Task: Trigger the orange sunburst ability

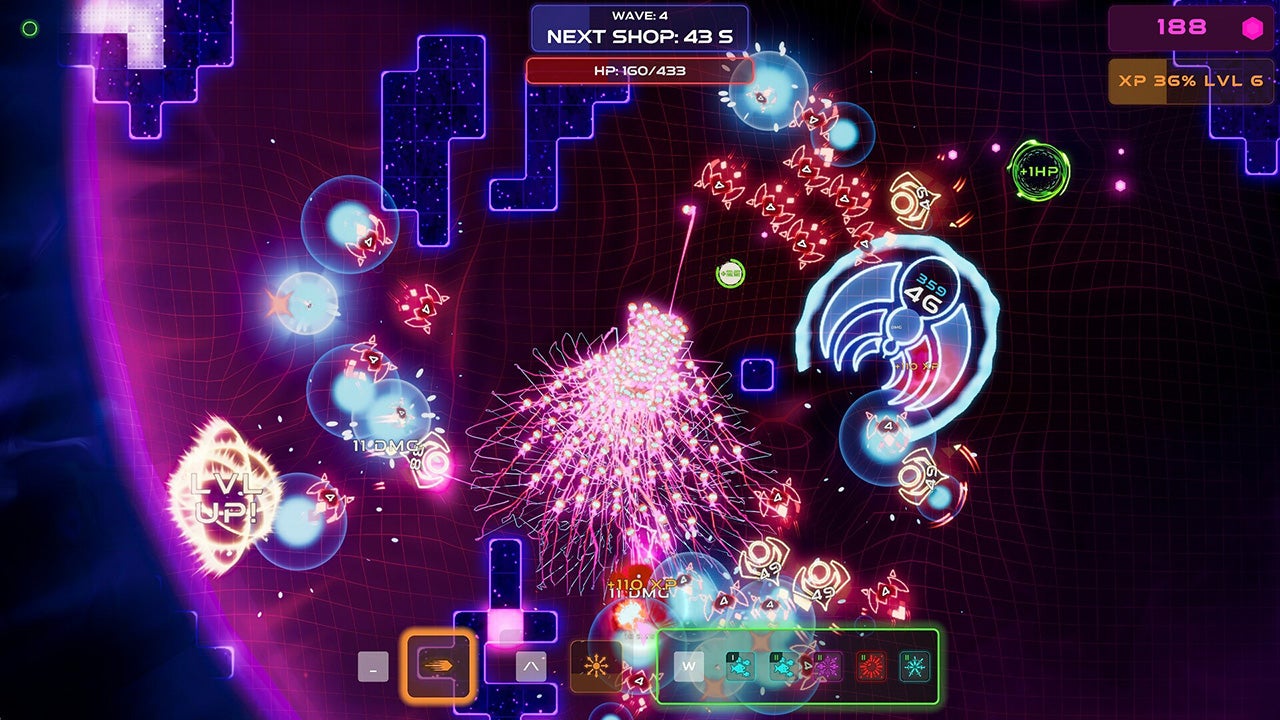Action: [595, 666]
